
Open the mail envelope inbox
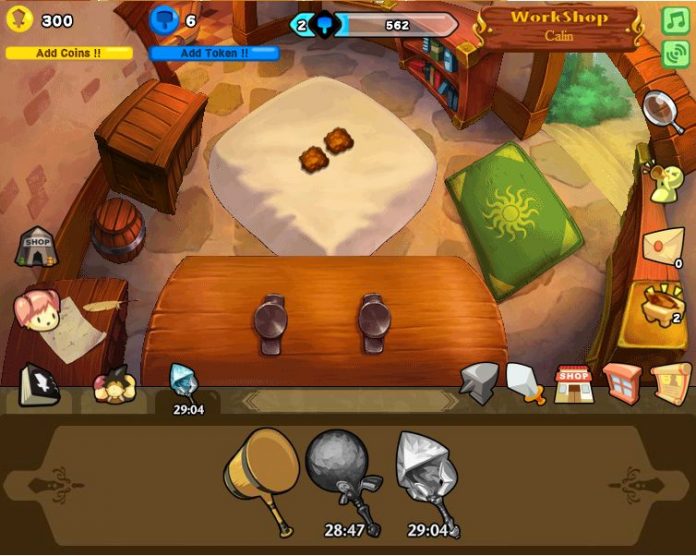662,246
